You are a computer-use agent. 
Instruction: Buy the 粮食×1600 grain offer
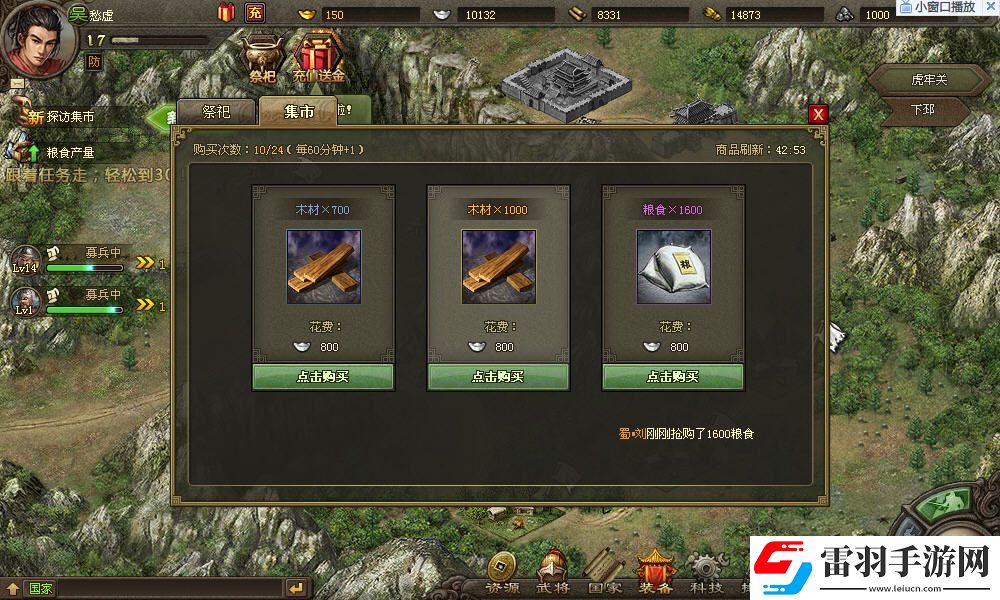672,377
